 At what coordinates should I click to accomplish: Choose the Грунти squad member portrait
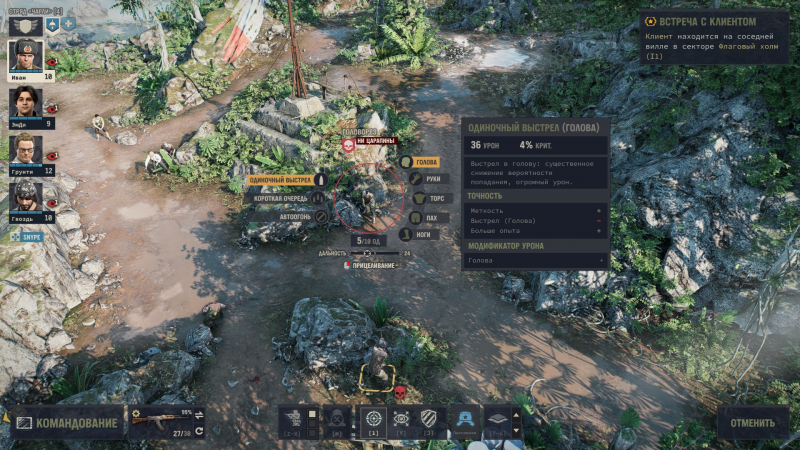coord(26,150)
